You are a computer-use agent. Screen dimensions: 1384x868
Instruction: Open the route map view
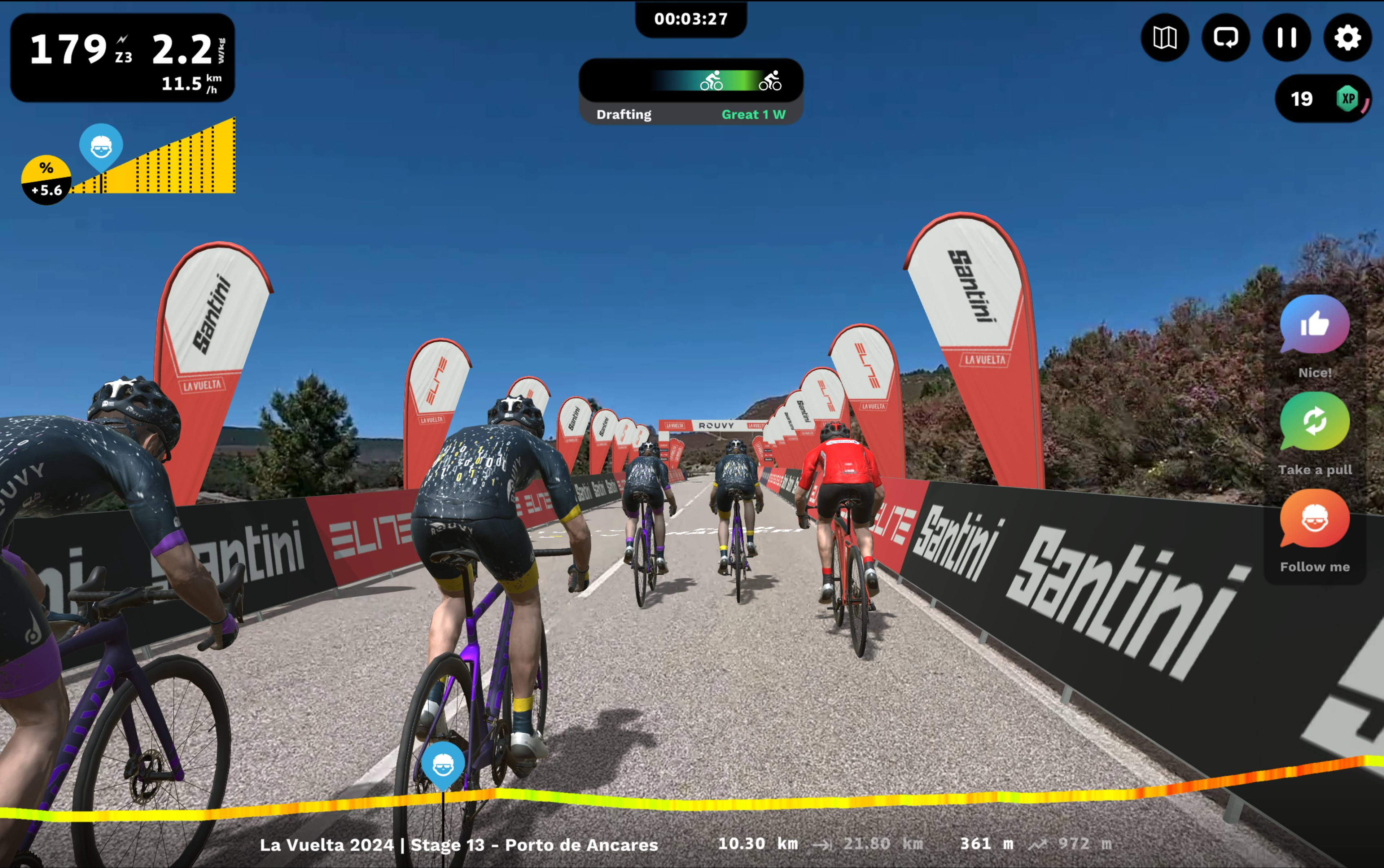pos(1165,38)
